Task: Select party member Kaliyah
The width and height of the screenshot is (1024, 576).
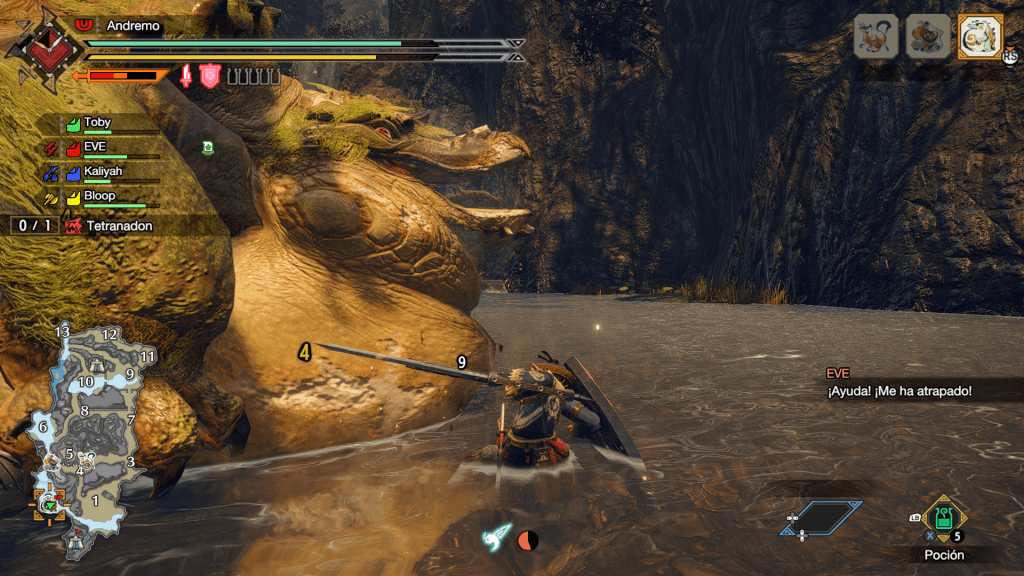Action: pyautogui.click(x=102, y=172)
